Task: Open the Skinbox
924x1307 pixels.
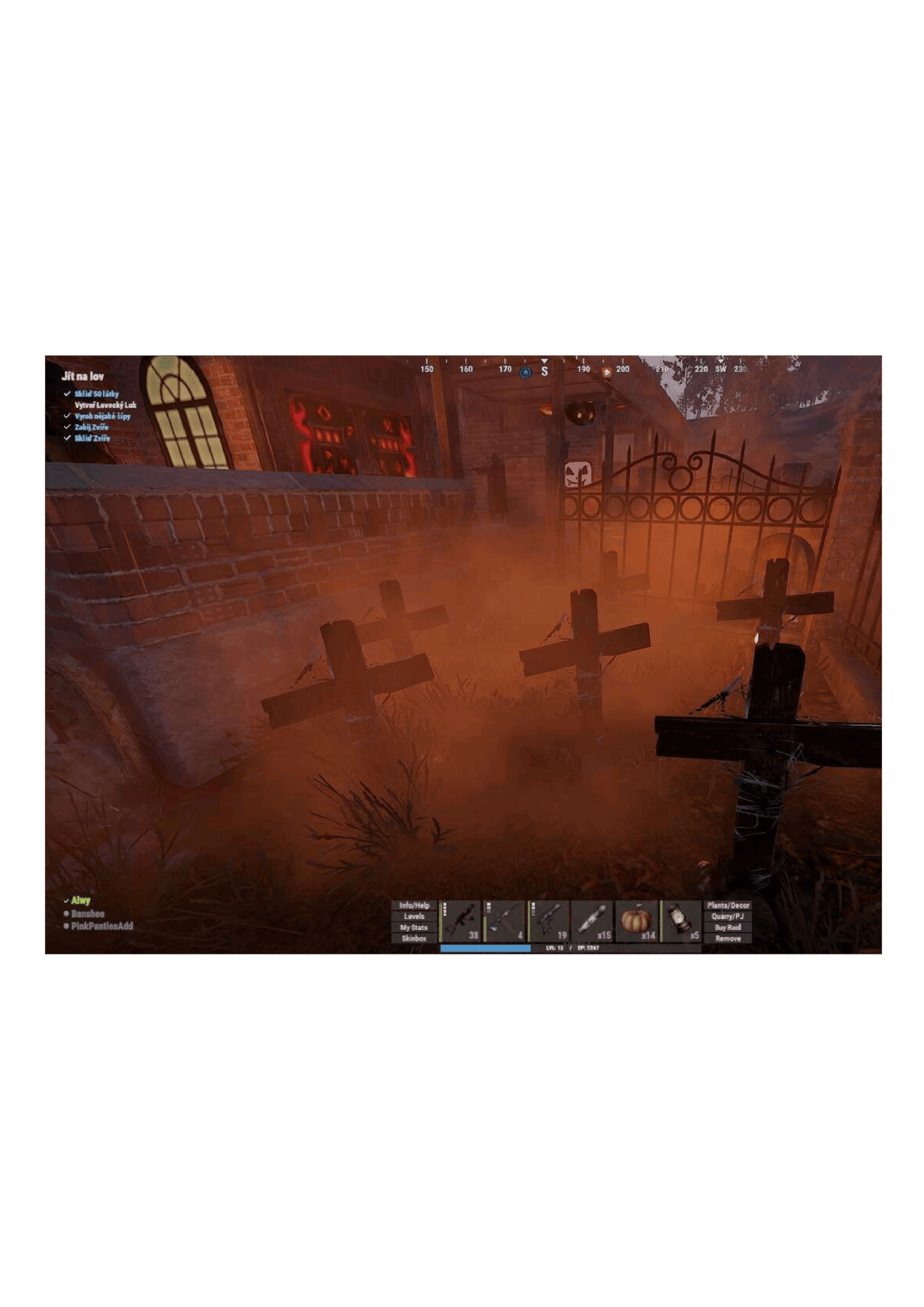Action: click(x=414, y=938)
